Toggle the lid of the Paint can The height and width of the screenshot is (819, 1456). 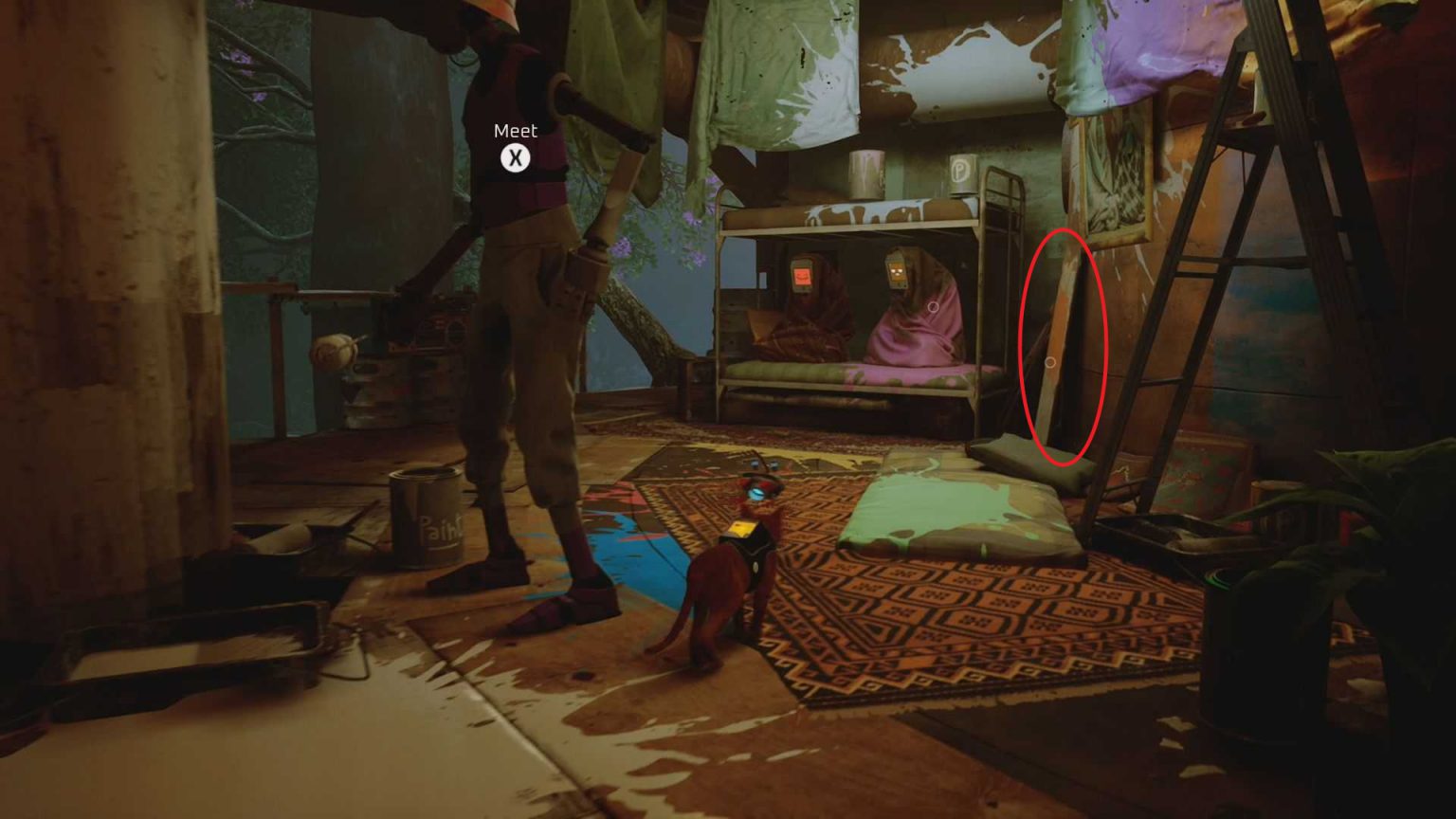(x=426, y=474)
